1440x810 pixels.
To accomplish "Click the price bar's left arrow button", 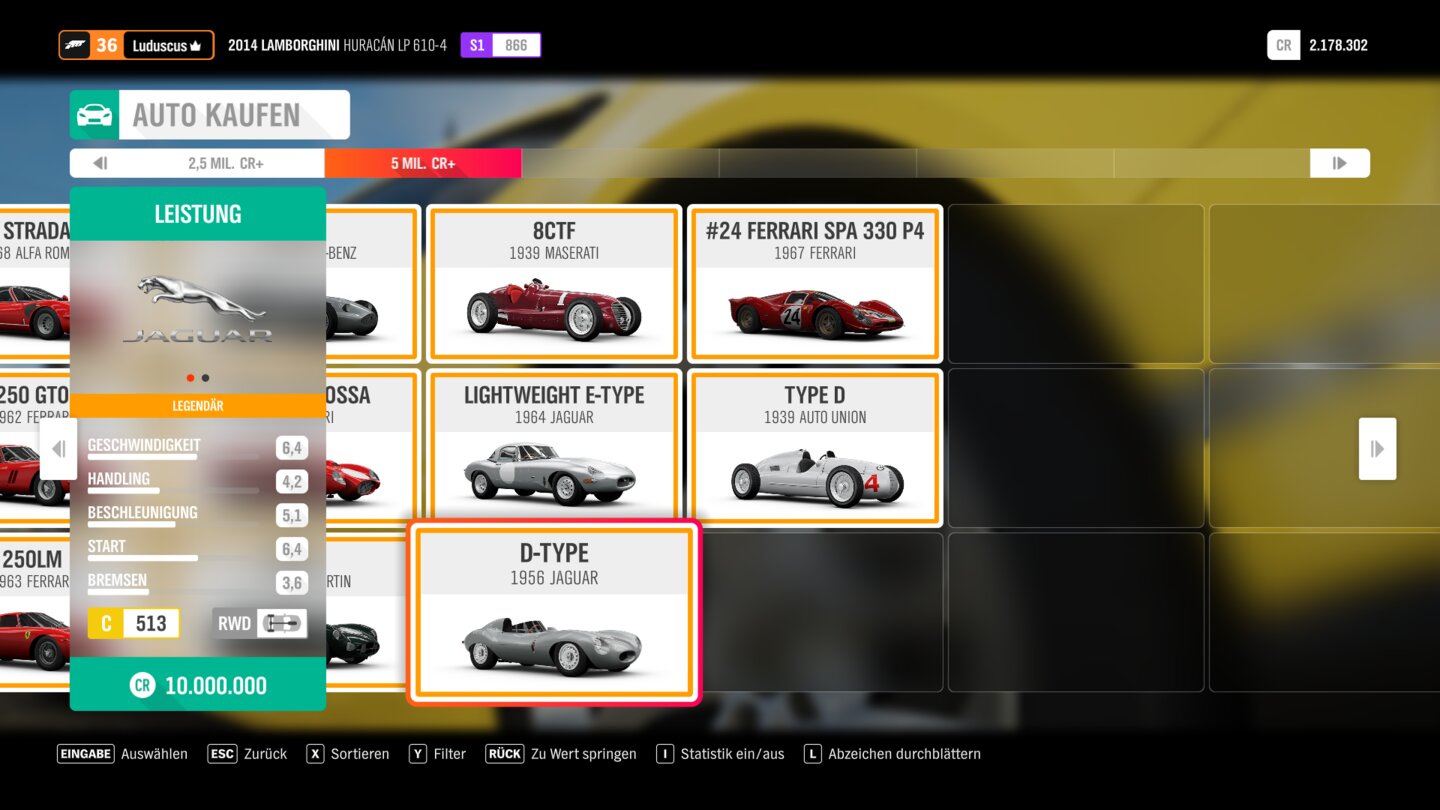I will coord(99,163).
